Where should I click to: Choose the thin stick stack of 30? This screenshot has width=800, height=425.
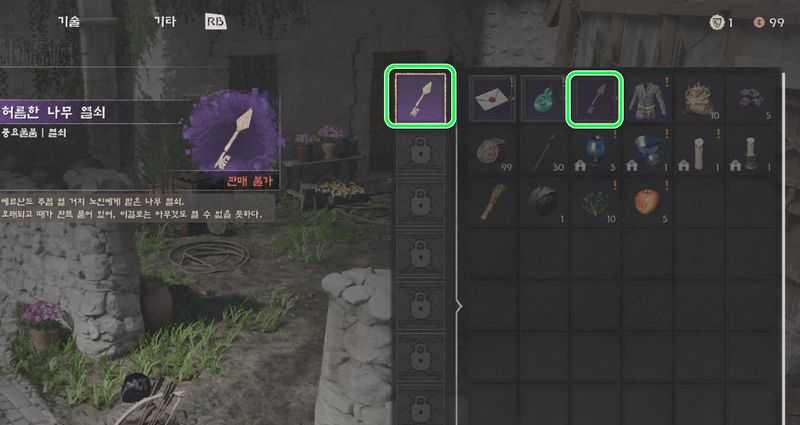pyautogui.click(x=545, y=151)
